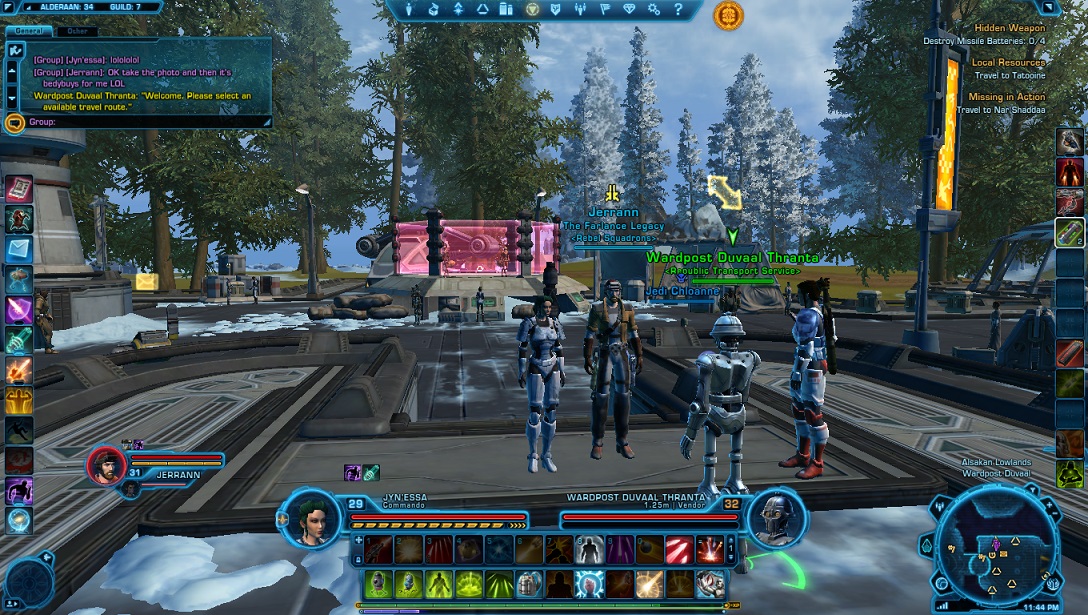
Task: Select Jerrann's group member portrait
Action: tap(106, 465)
